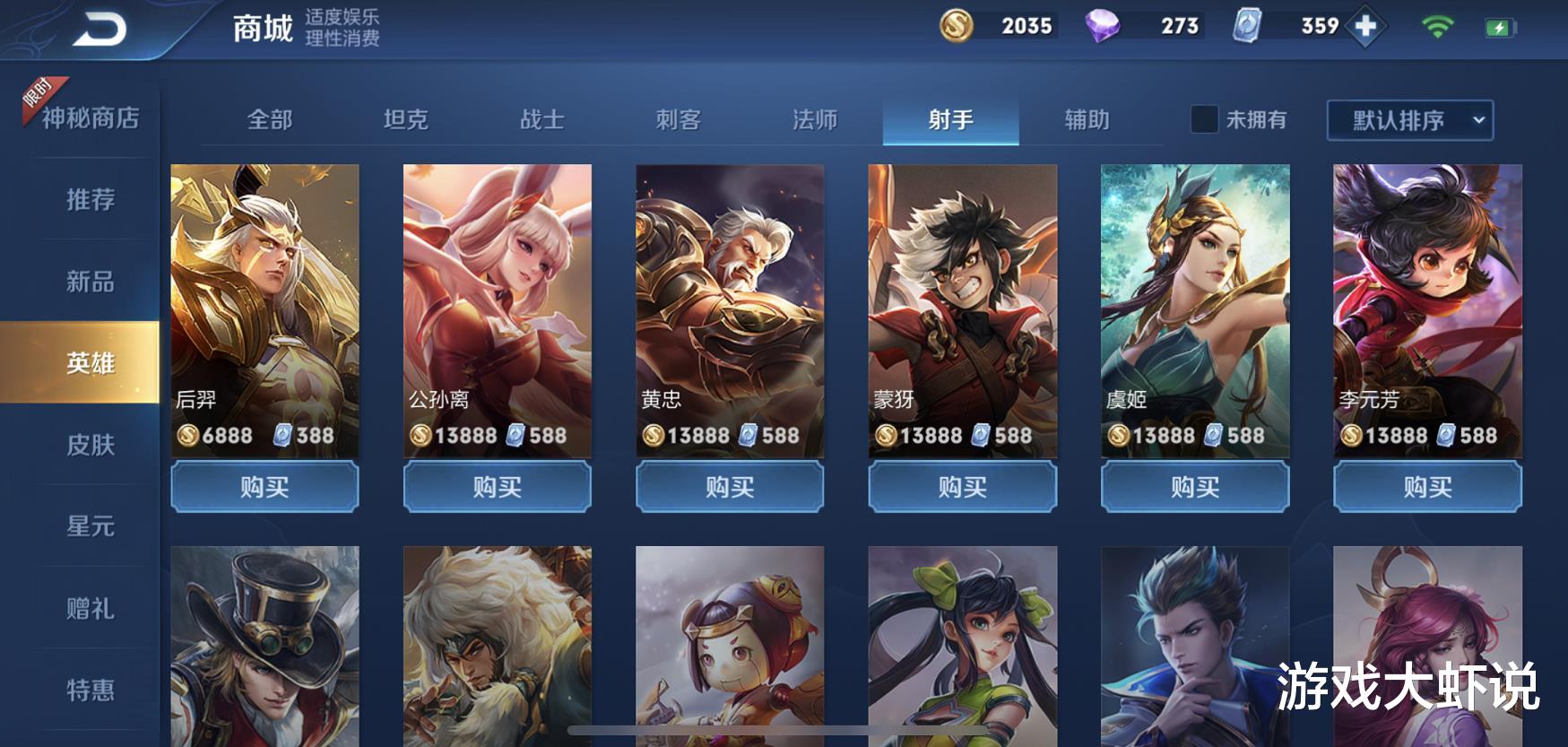Click the 2035 gold coin balance display

pos(1018,26)
